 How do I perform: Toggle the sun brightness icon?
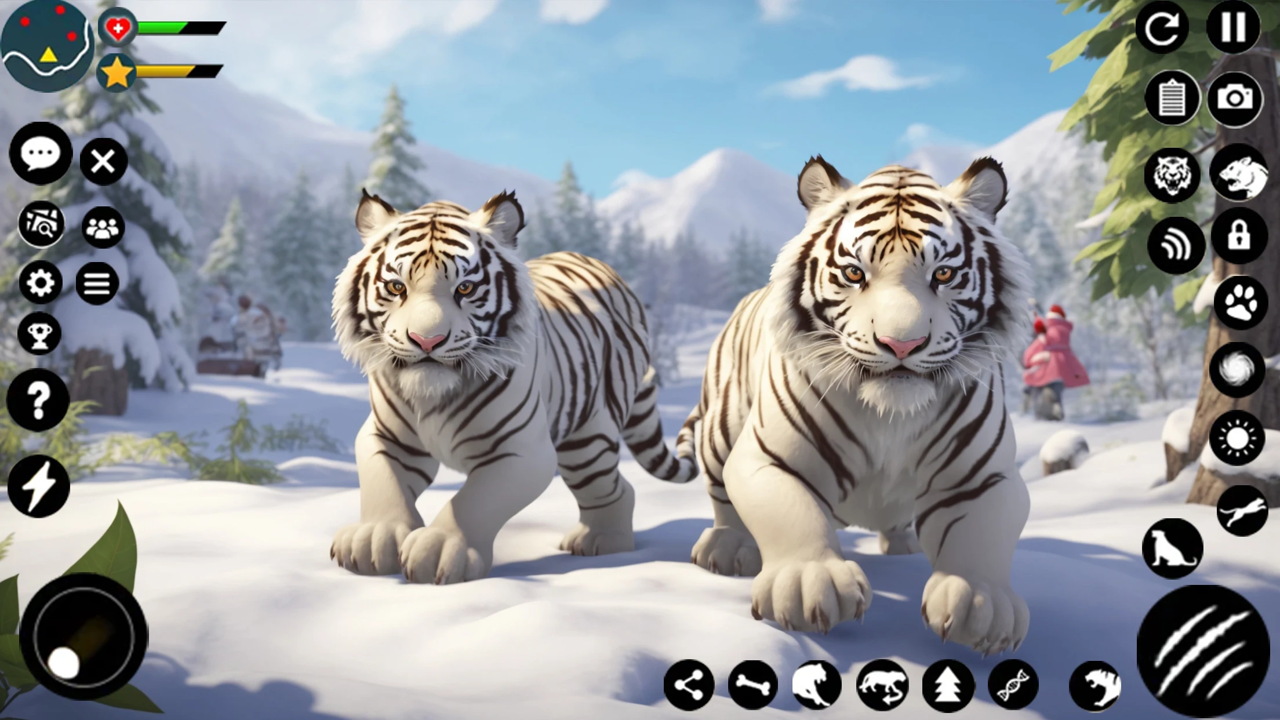(1240, 437)
